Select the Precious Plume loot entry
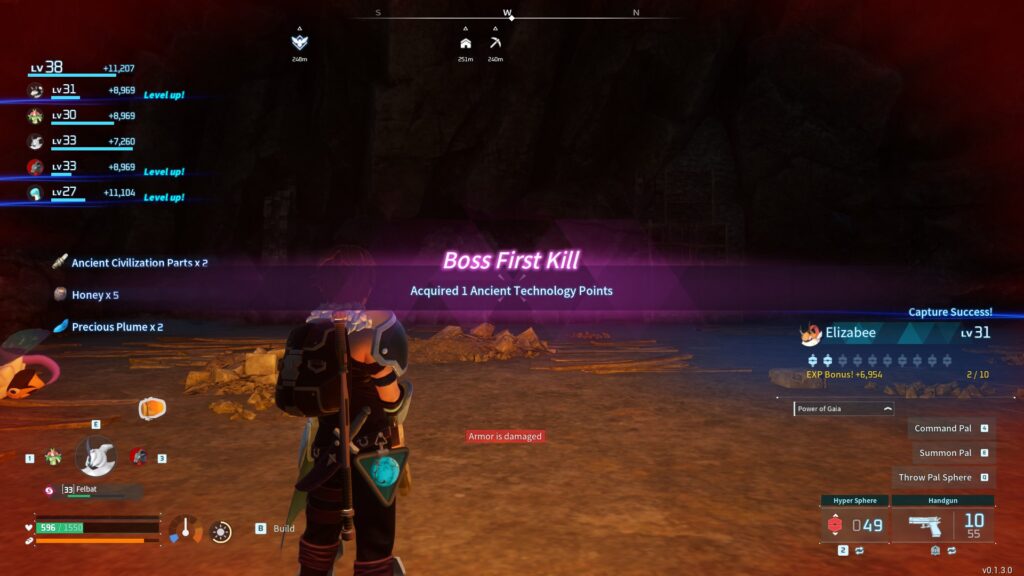This screenshot has width=1024, height=576. point(108,327)
